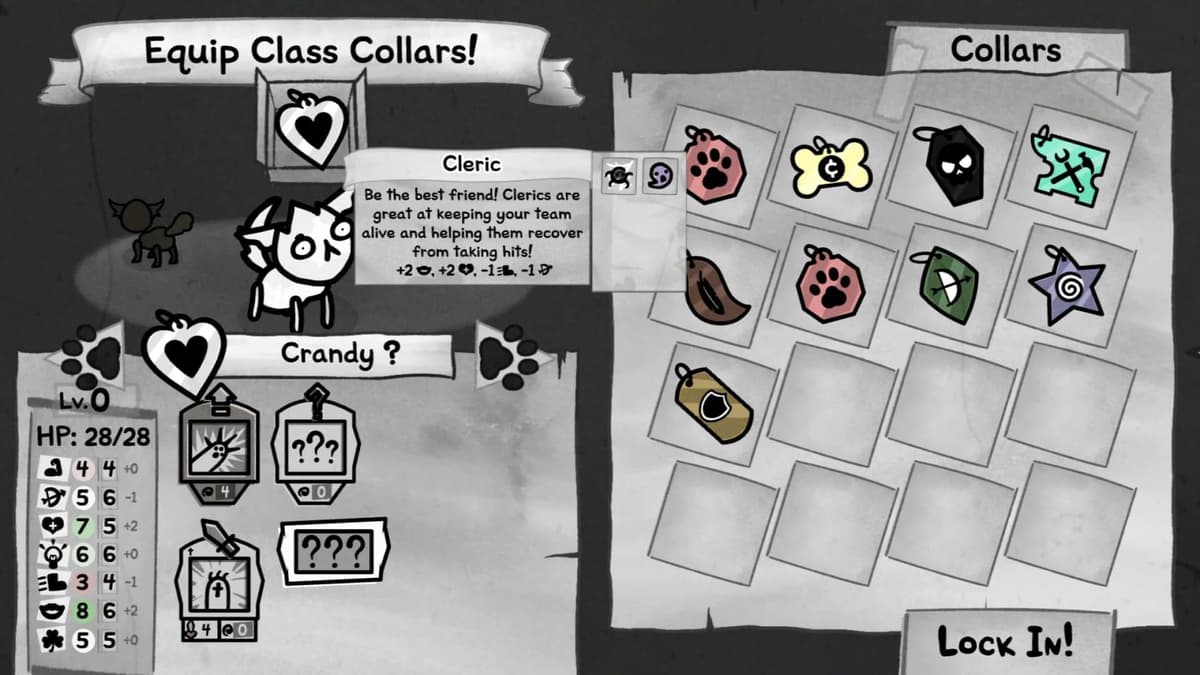Go to next cat with right-pointing paw

[x=511, y=354]
